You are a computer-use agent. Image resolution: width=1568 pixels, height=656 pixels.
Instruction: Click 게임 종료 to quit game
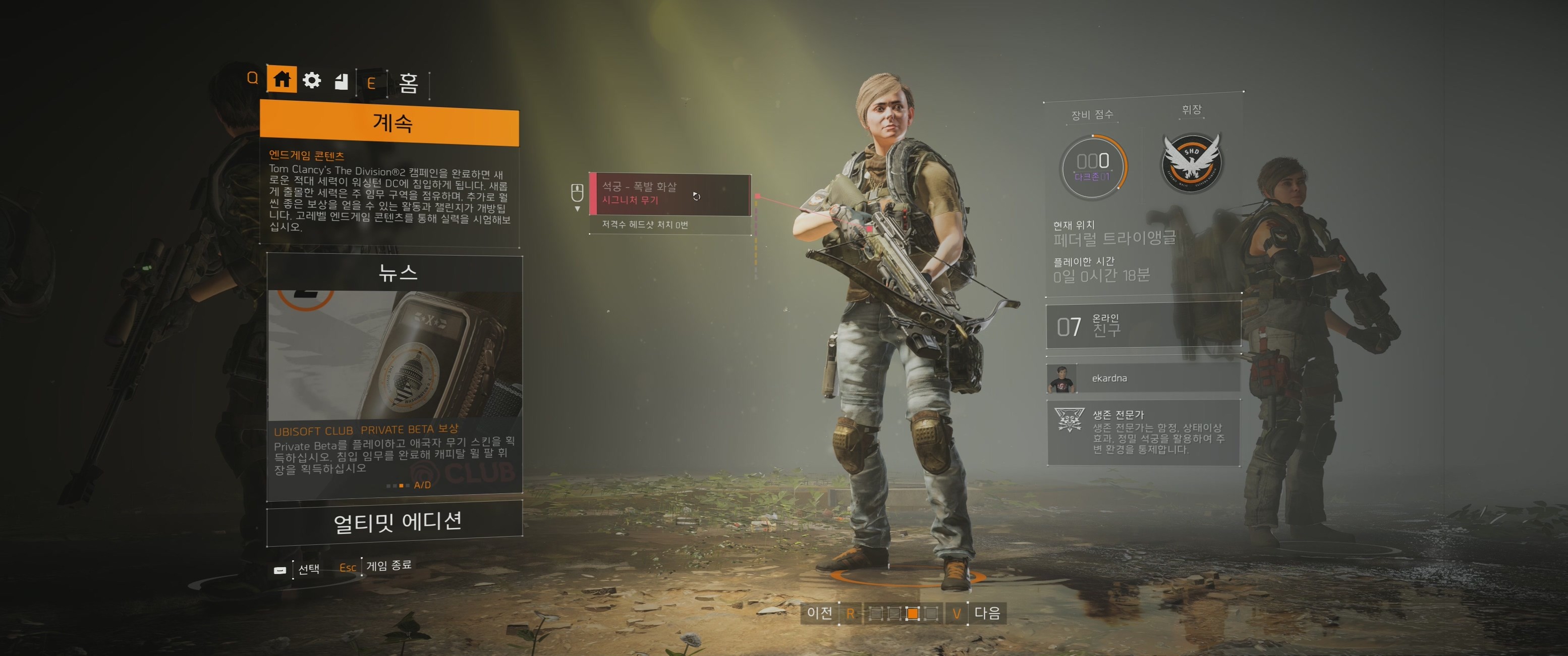[388, 566]
